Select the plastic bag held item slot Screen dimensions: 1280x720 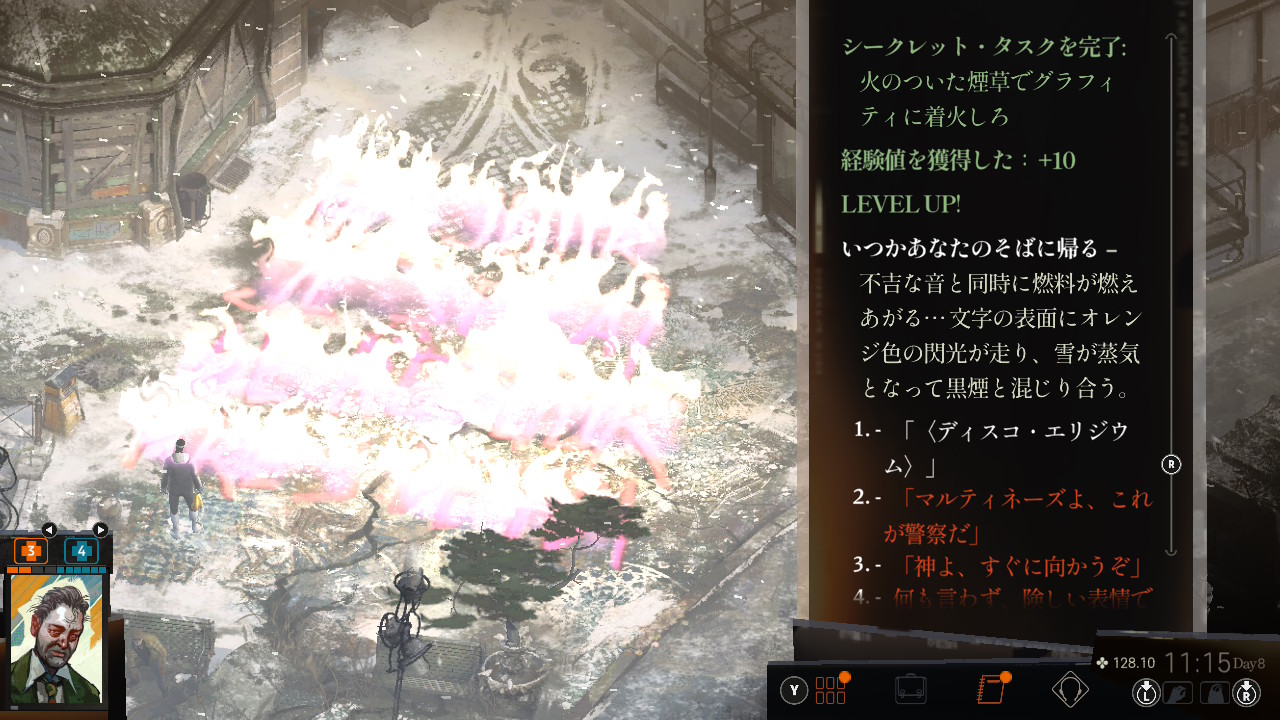1214,691
